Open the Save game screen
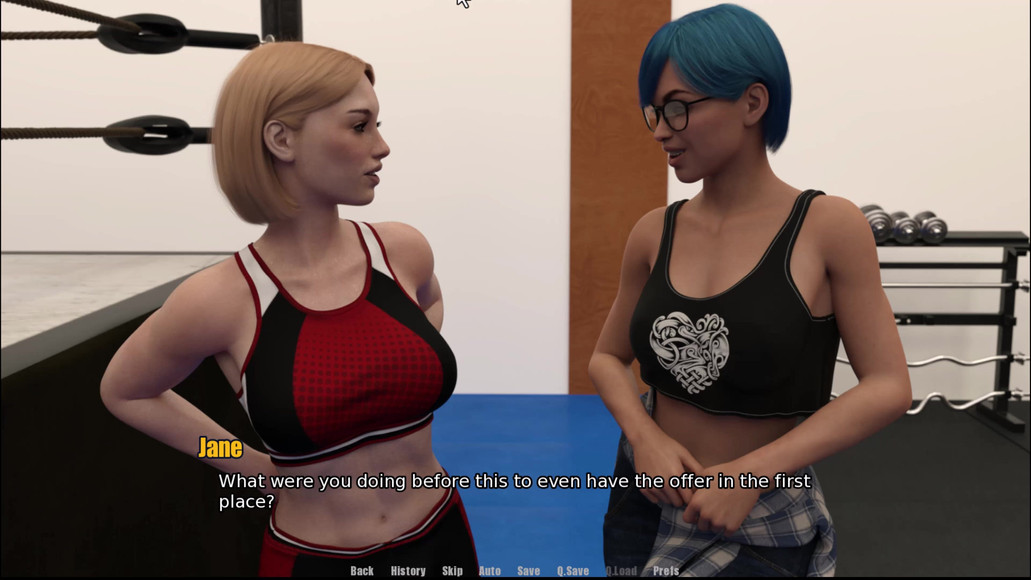Image resolution: width=1031 pixels, height=580 pixels. coord(528,571)
